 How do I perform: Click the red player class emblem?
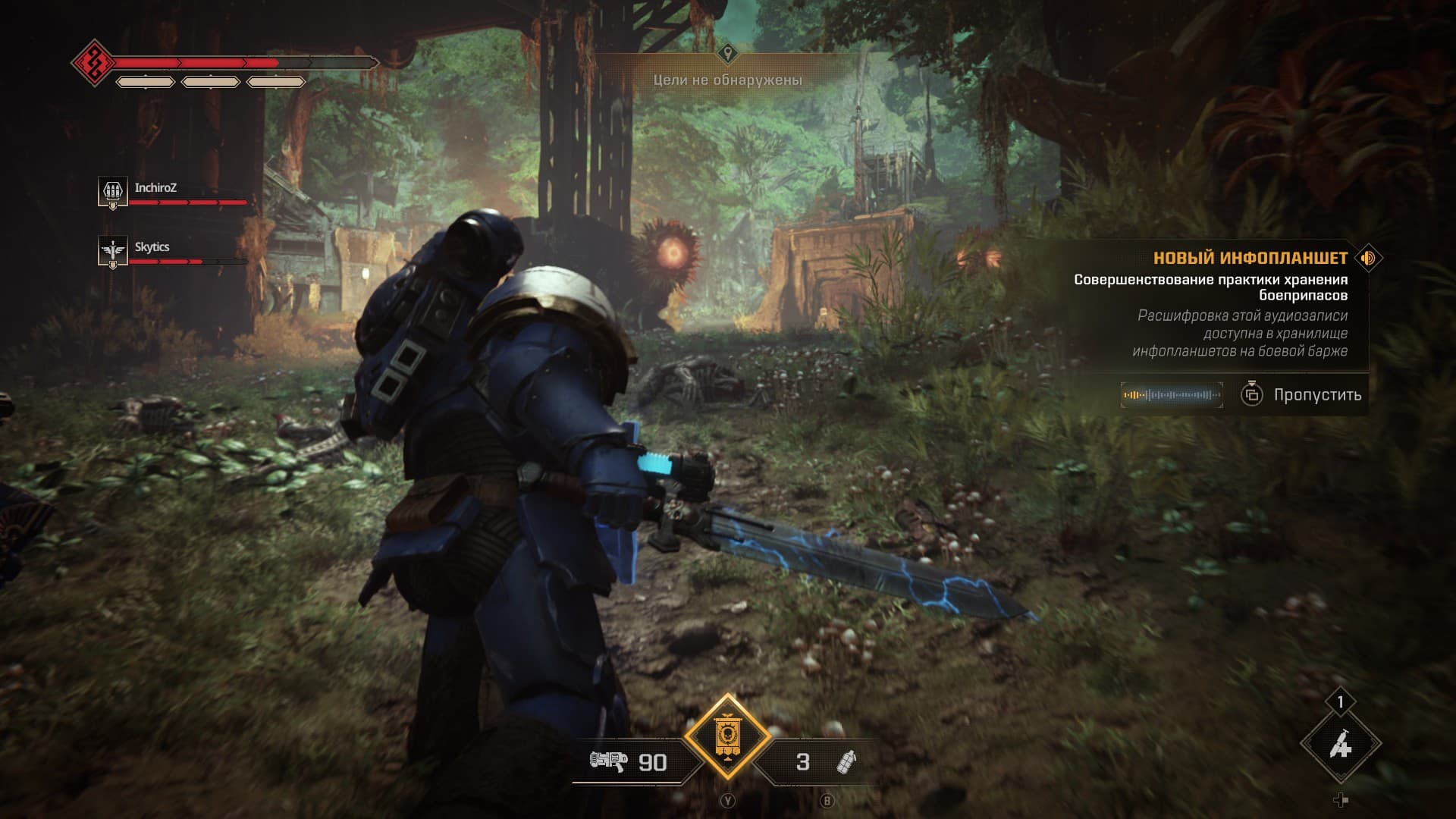pyautogui.click(x=94, y=62)
